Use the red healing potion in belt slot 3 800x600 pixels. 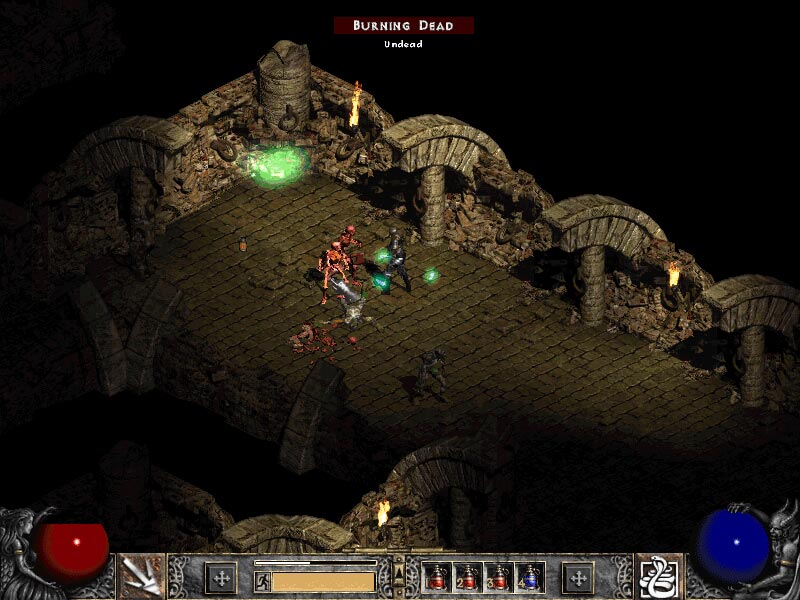(499, 577)
